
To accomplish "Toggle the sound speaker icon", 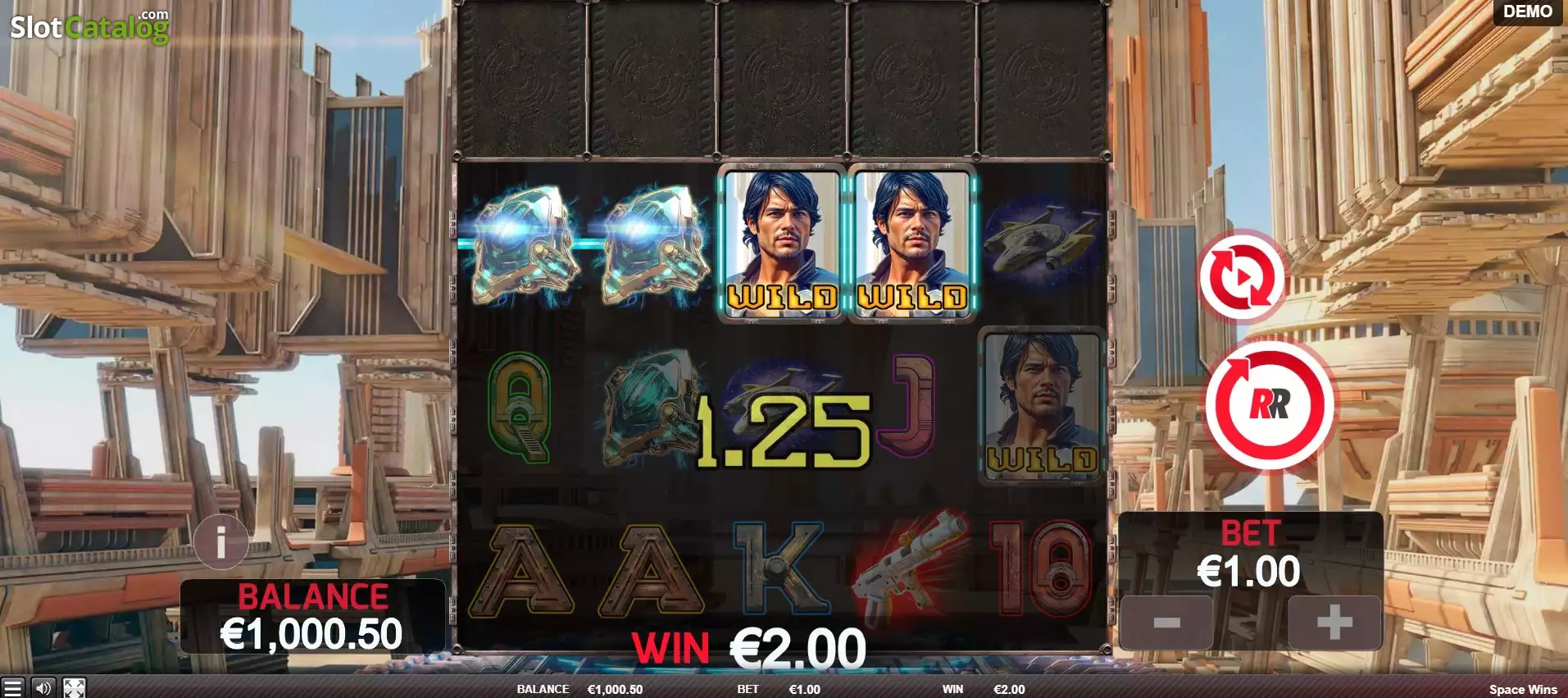I will (x=43, y=687).
